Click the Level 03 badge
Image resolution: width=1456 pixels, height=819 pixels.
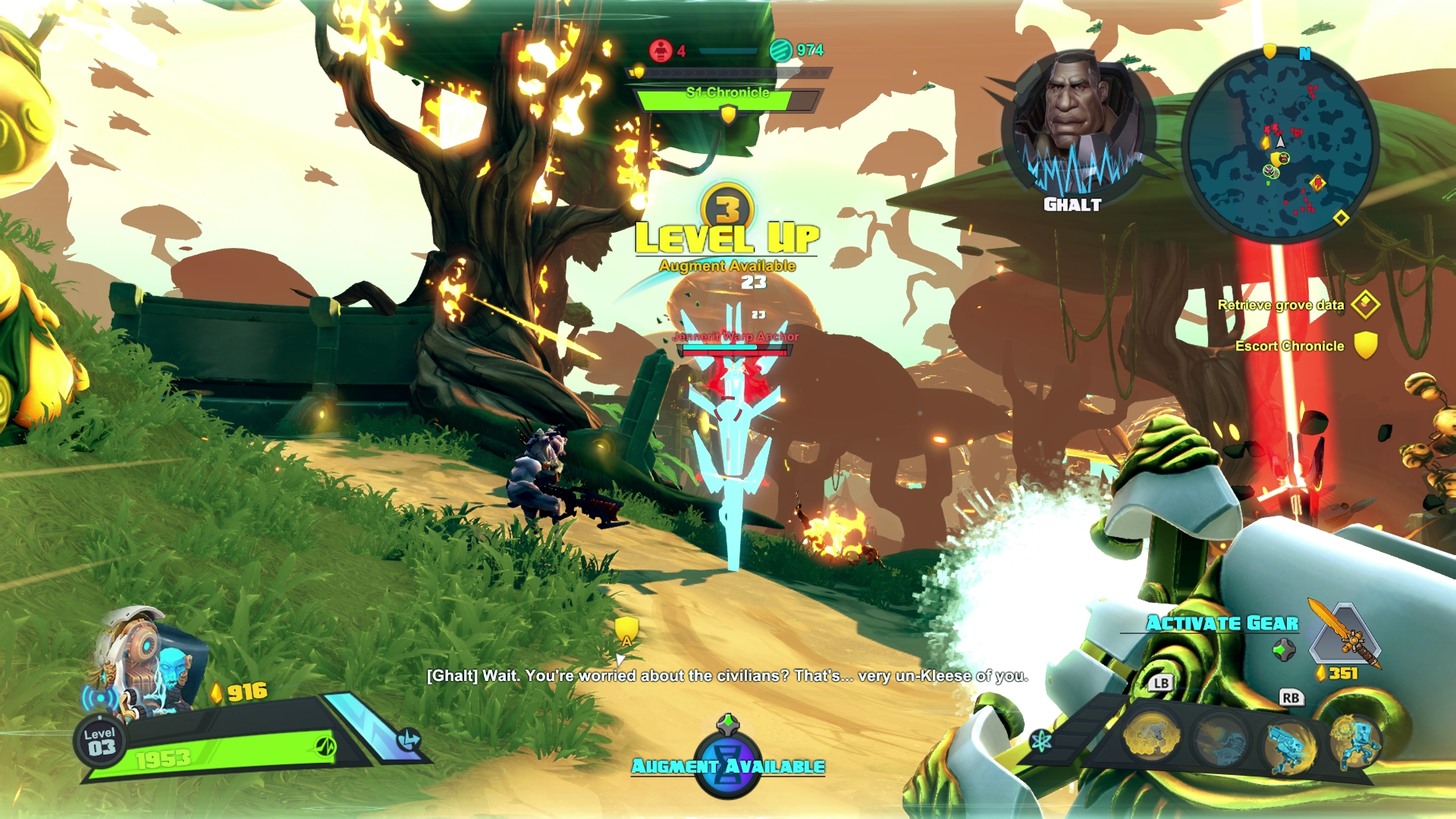[100, 742]
